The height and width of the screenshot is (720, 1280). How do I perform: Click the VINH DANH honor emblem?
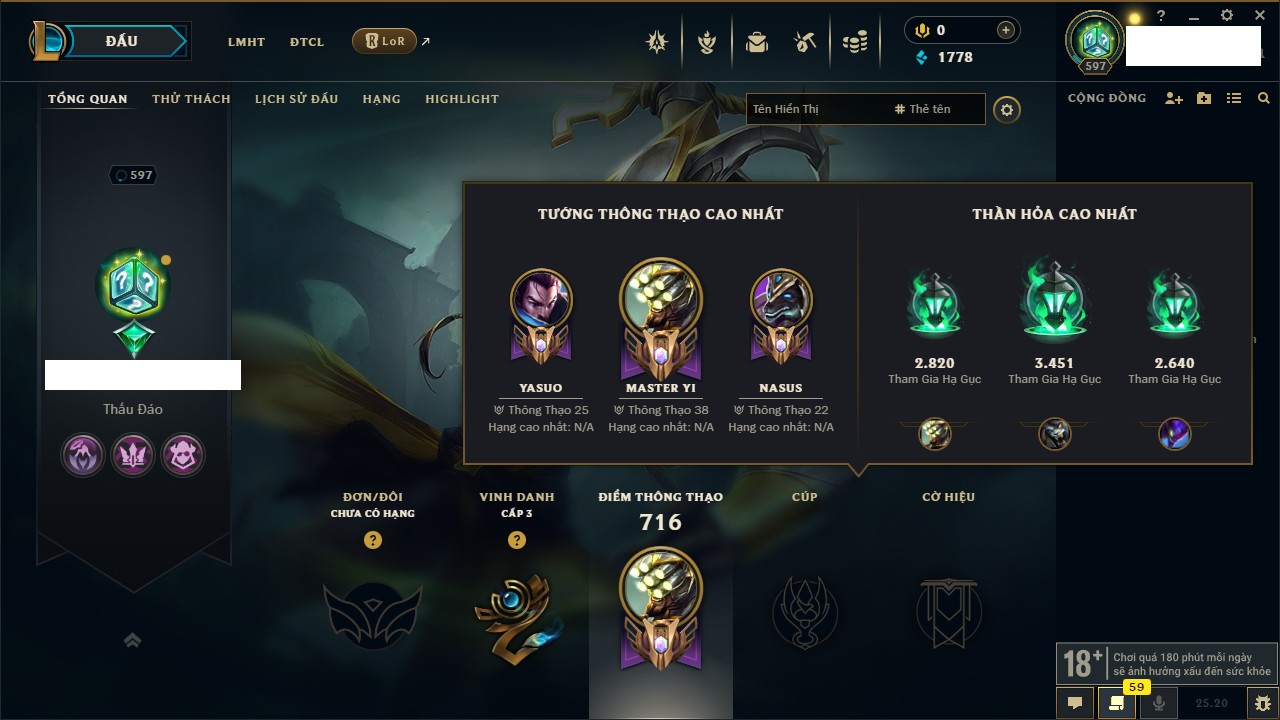tap(516, 613)
